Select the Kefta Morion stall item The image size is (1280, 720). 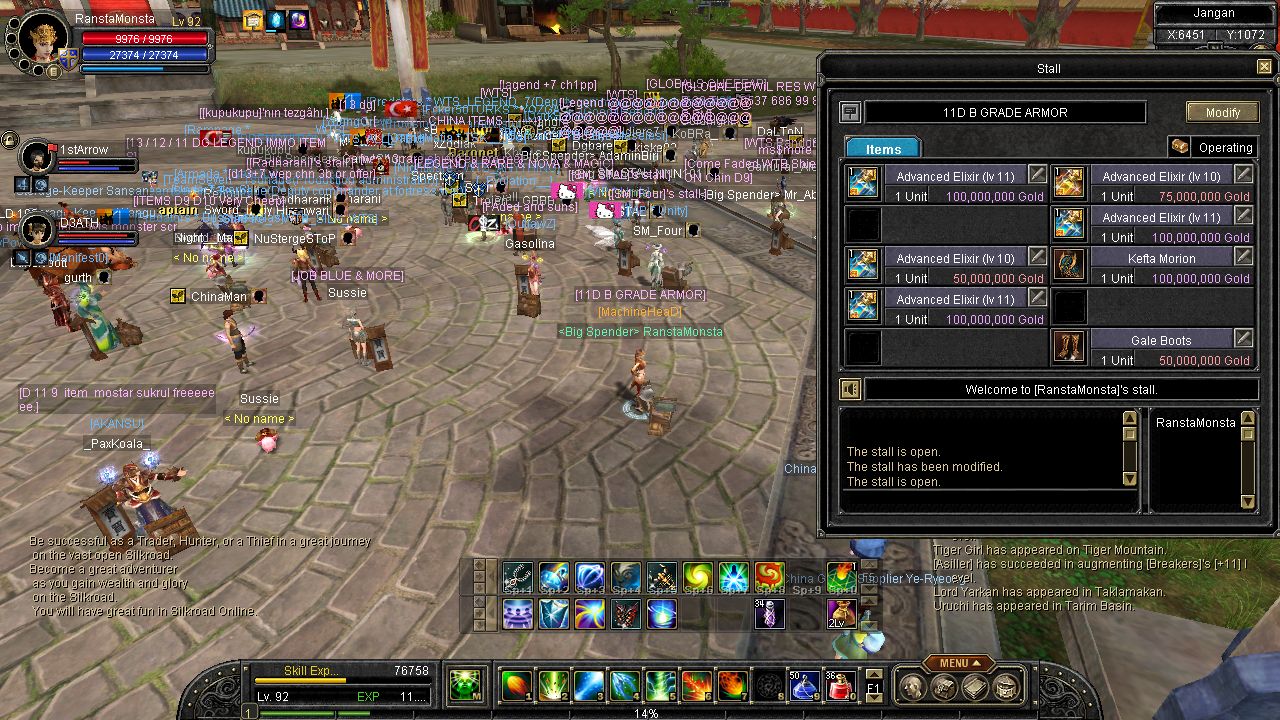1069,266
